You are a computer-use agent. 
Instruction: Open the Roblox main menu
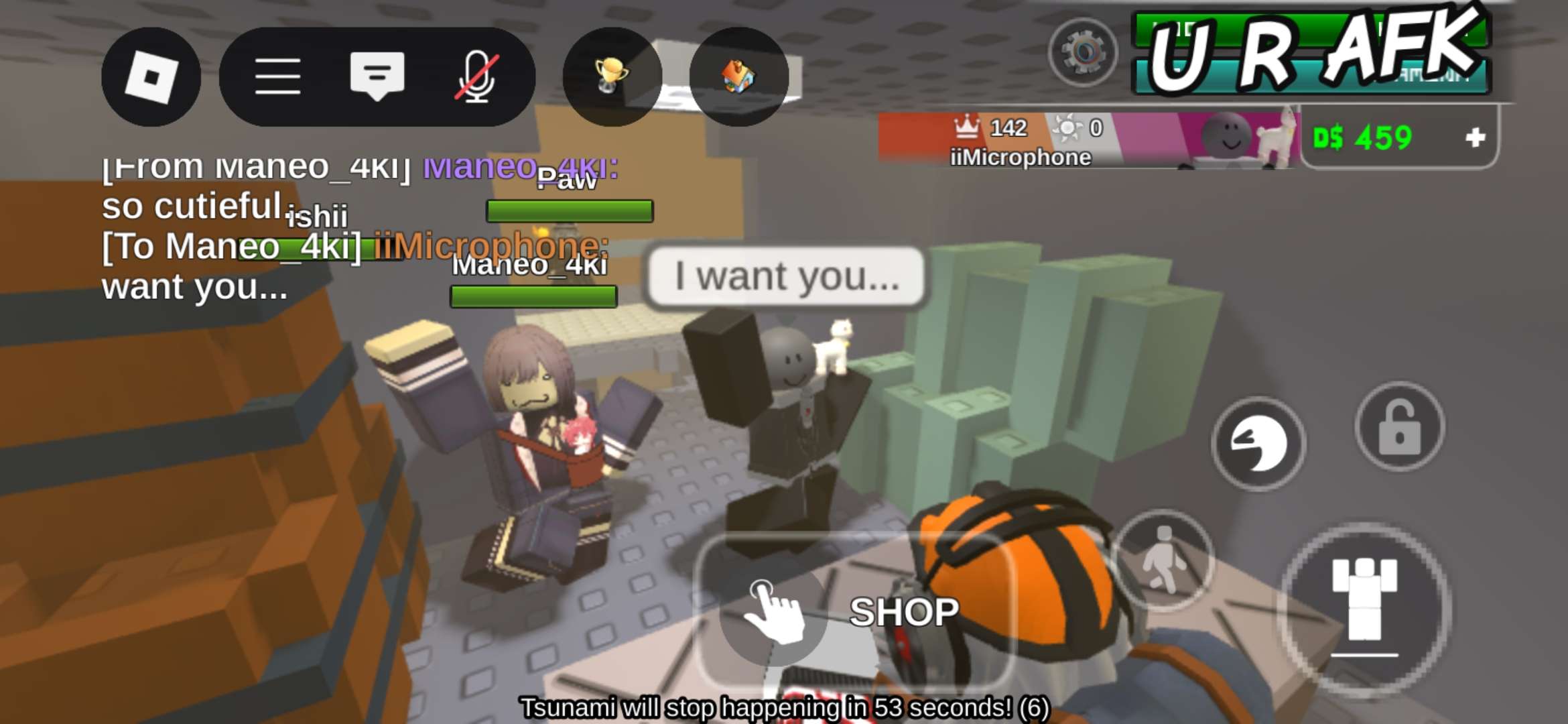(x=151, y=77)
